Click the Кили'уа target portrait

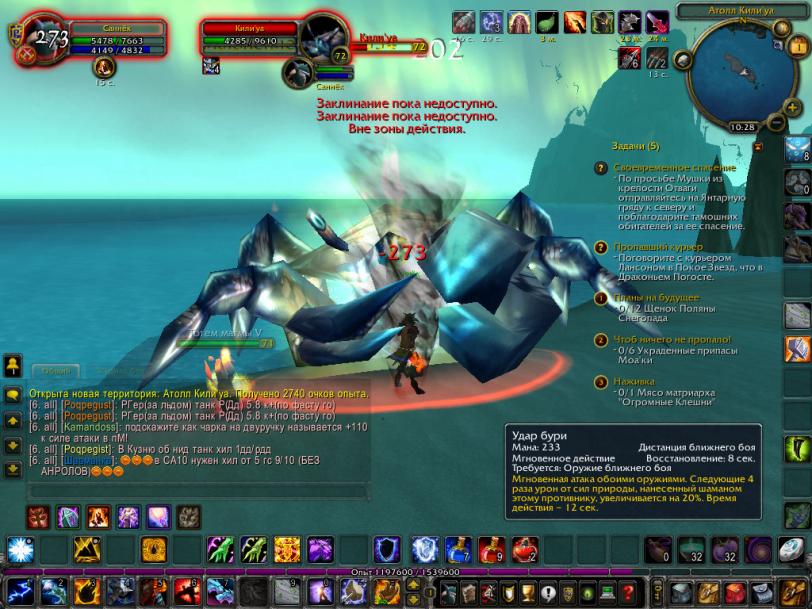click(323, 37)
